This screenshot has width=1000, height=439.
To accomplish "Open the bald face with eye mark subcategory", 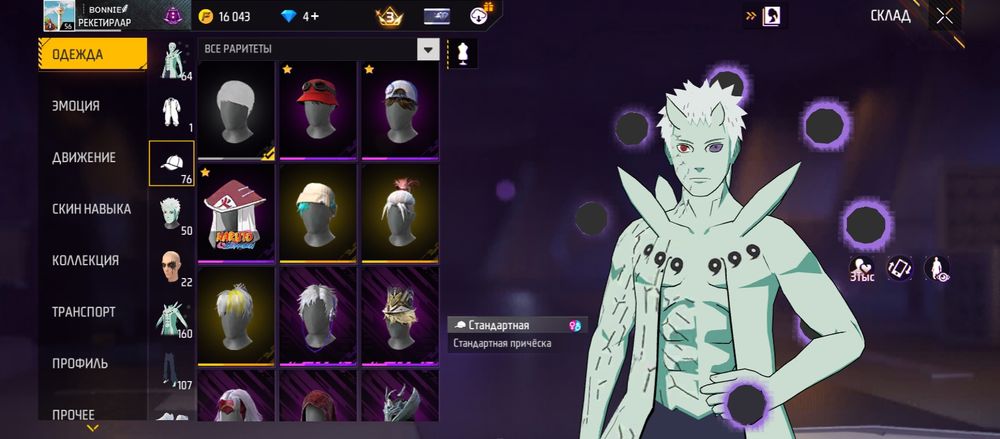I will 171,266.
